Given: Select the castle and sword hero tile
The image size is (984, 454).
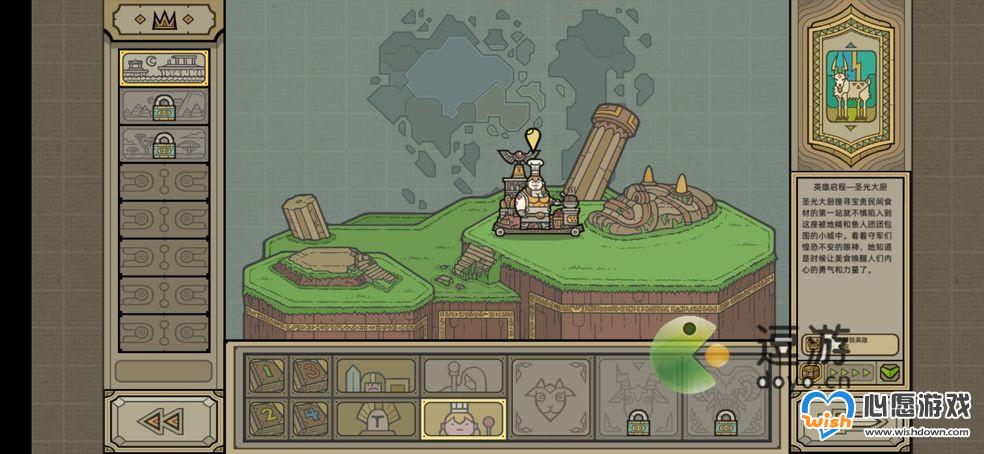Looking at the screenshot, I should pos(376,375).
